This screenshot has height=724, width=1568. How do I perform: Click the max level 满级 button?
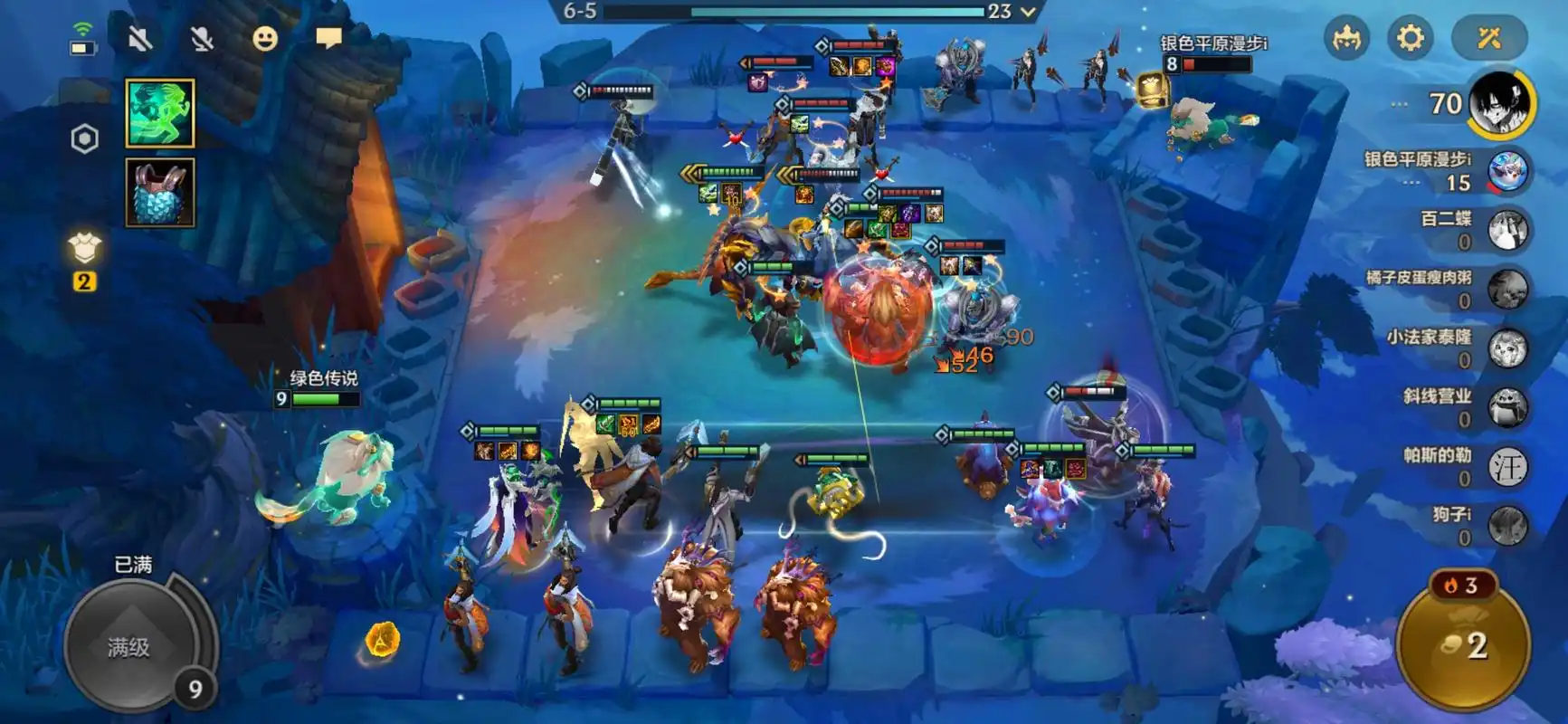click(x=129, y=646)
